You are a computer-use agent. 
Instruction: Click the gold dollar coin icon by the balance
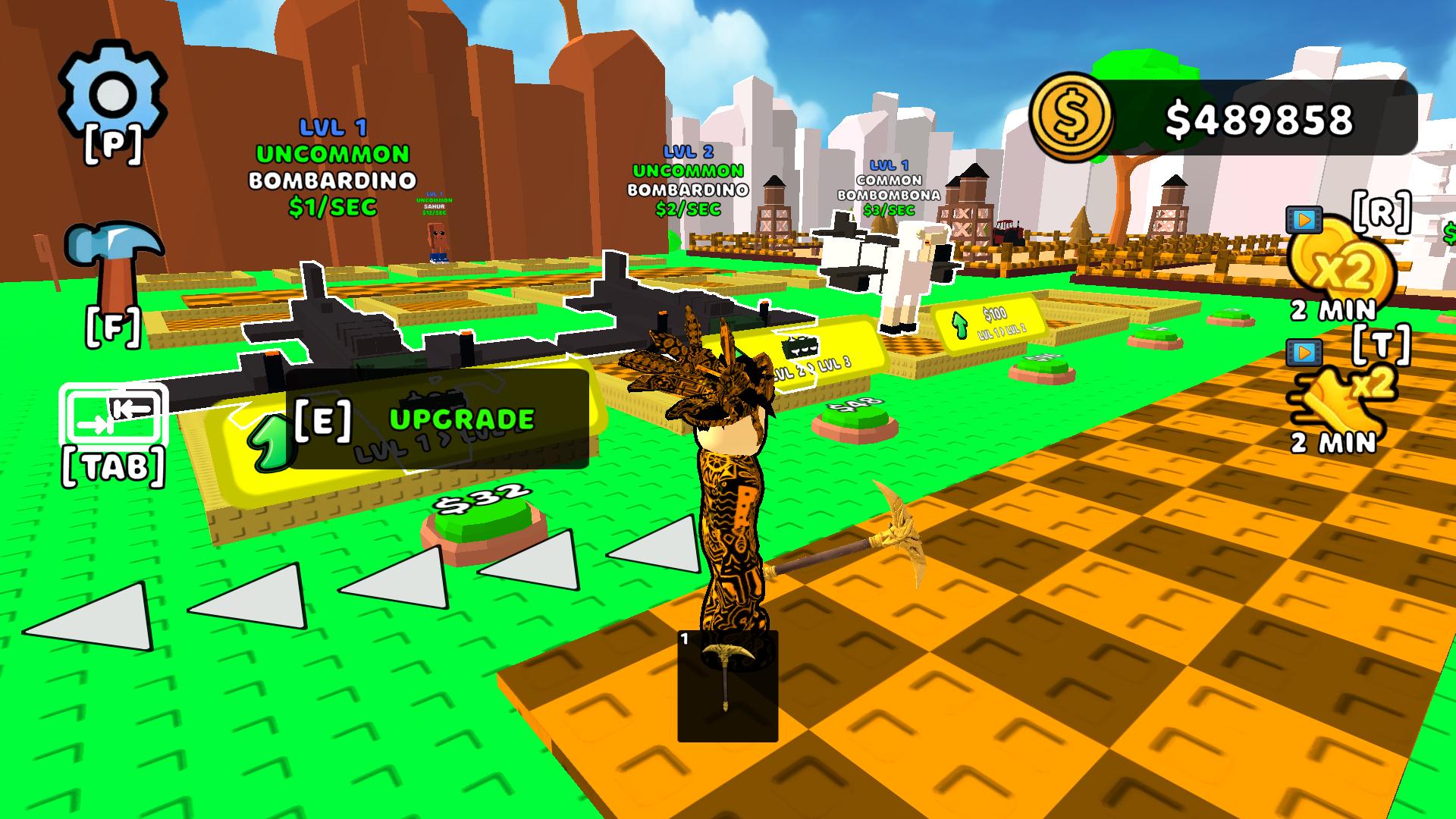tap(1072, 115)
